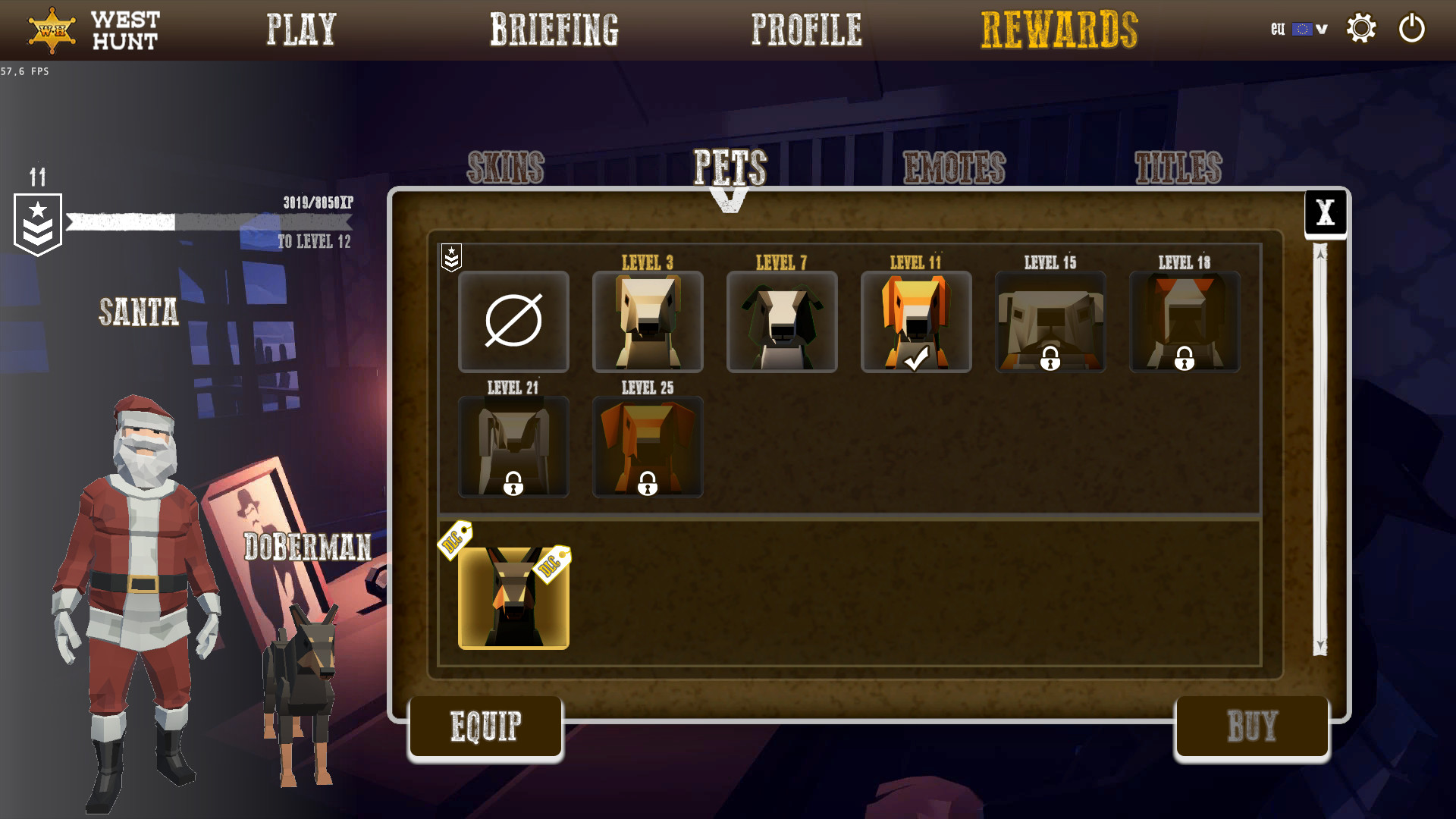
Task: Deselect the equipped Level 11 pet checkmark
Action: click(915, 356)
